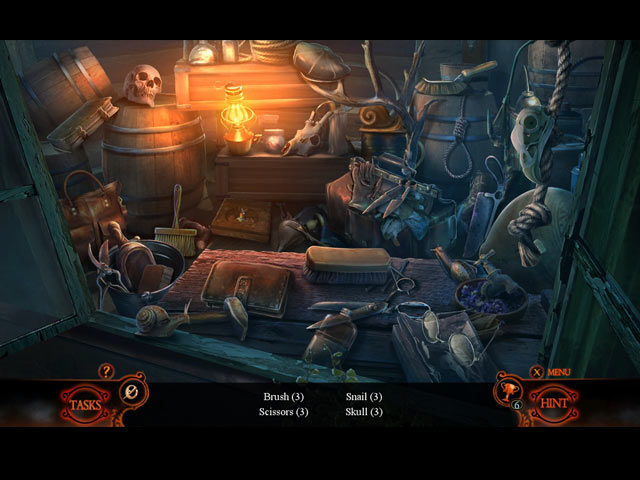The width and height of the screenshot is (640, 480).
Task: Click the round icon beside Tasks
Action: point(131,390)
